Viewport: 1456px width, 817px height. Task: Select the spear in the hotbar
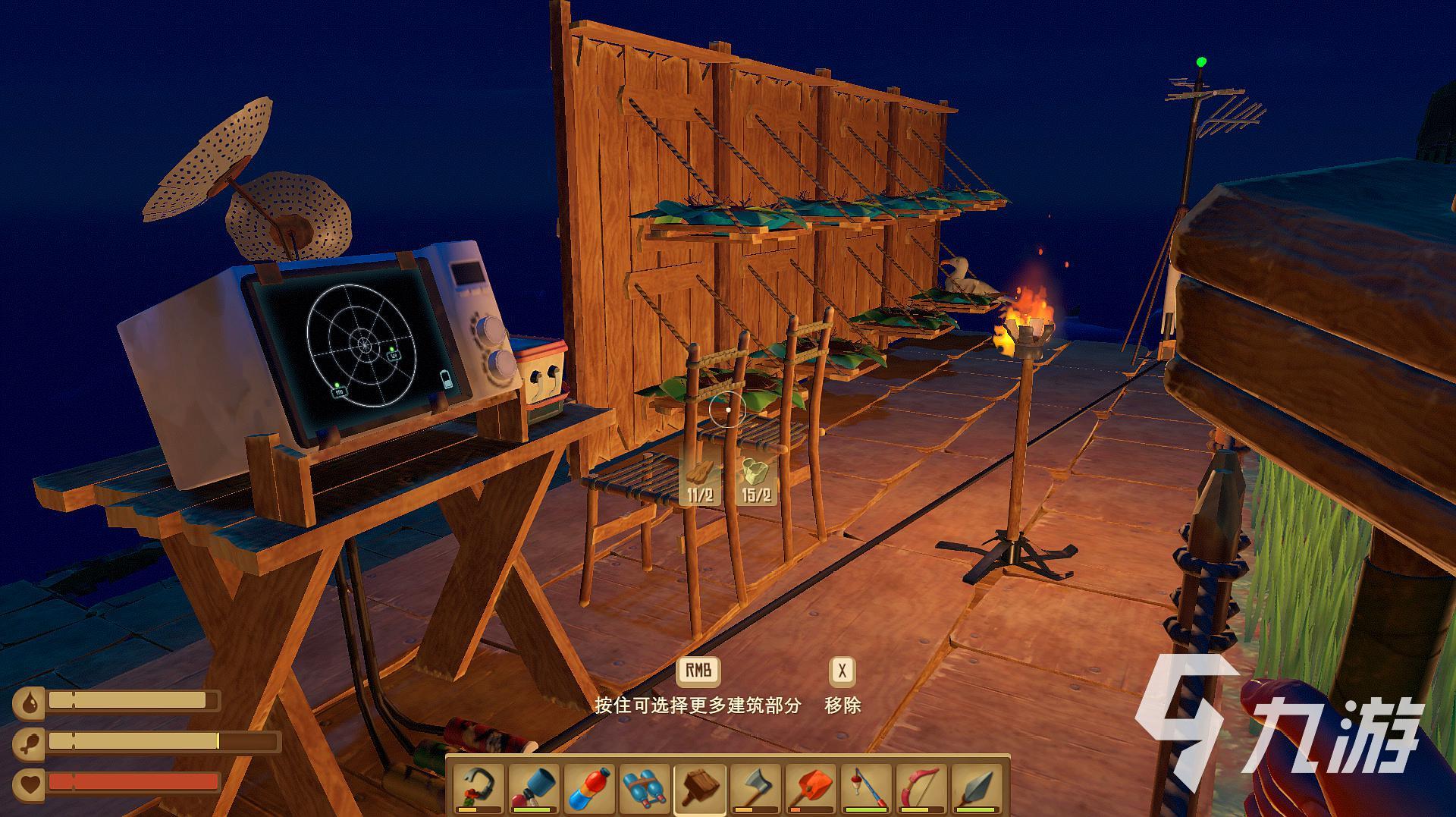click(975, 789)
